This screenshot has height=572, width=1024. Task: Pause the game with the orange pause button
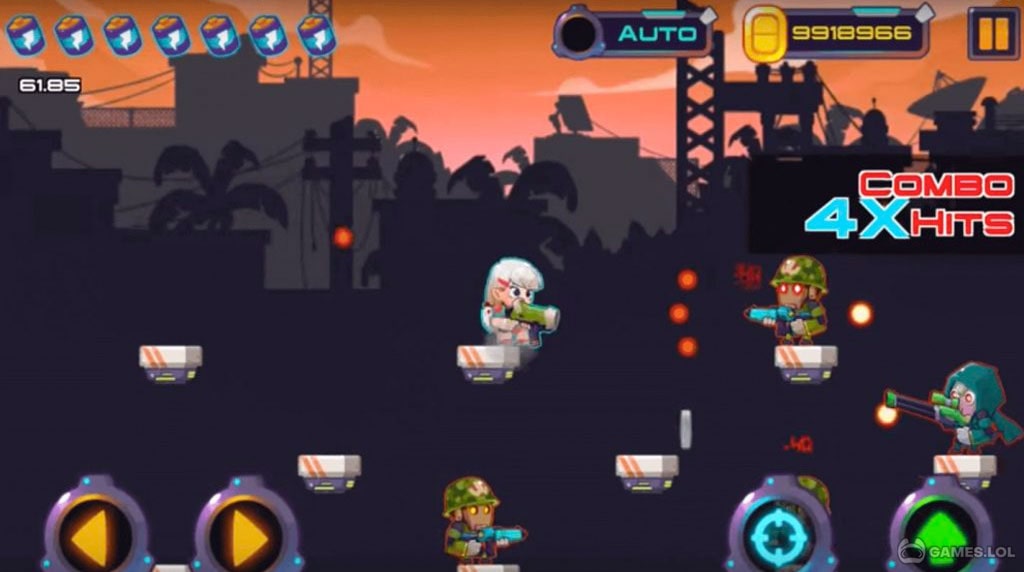click(x=993, y=33)
